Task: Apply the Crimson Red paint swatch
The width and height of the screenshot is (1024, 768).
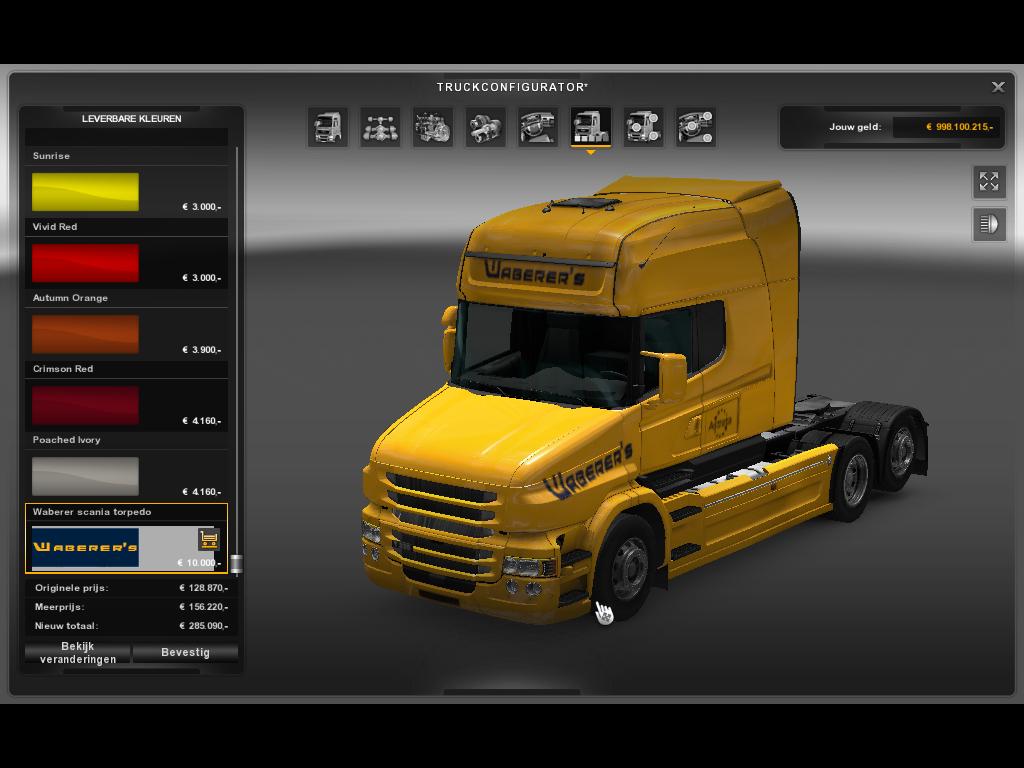Action: [85, 405]
